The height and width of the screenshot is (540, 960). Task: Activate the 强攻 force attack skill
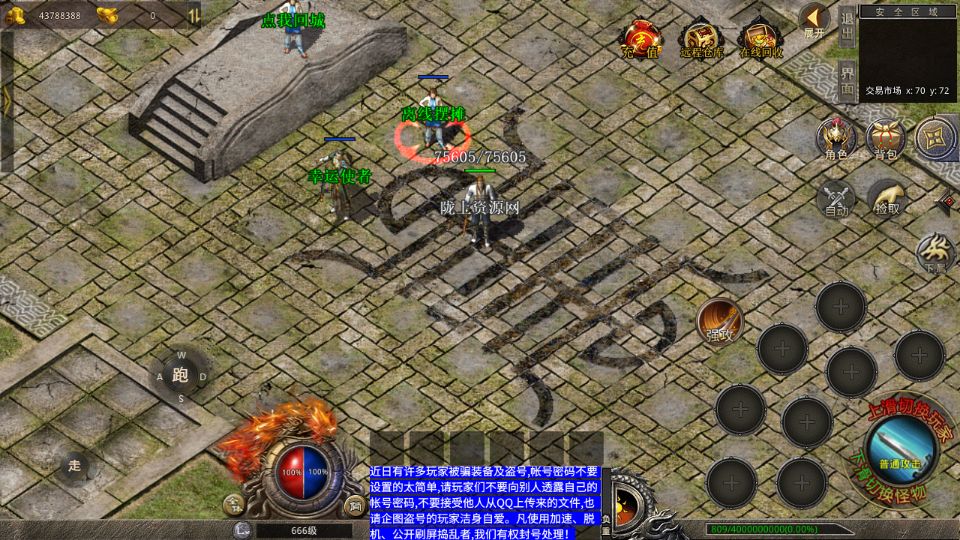click(x=720, y=321)
